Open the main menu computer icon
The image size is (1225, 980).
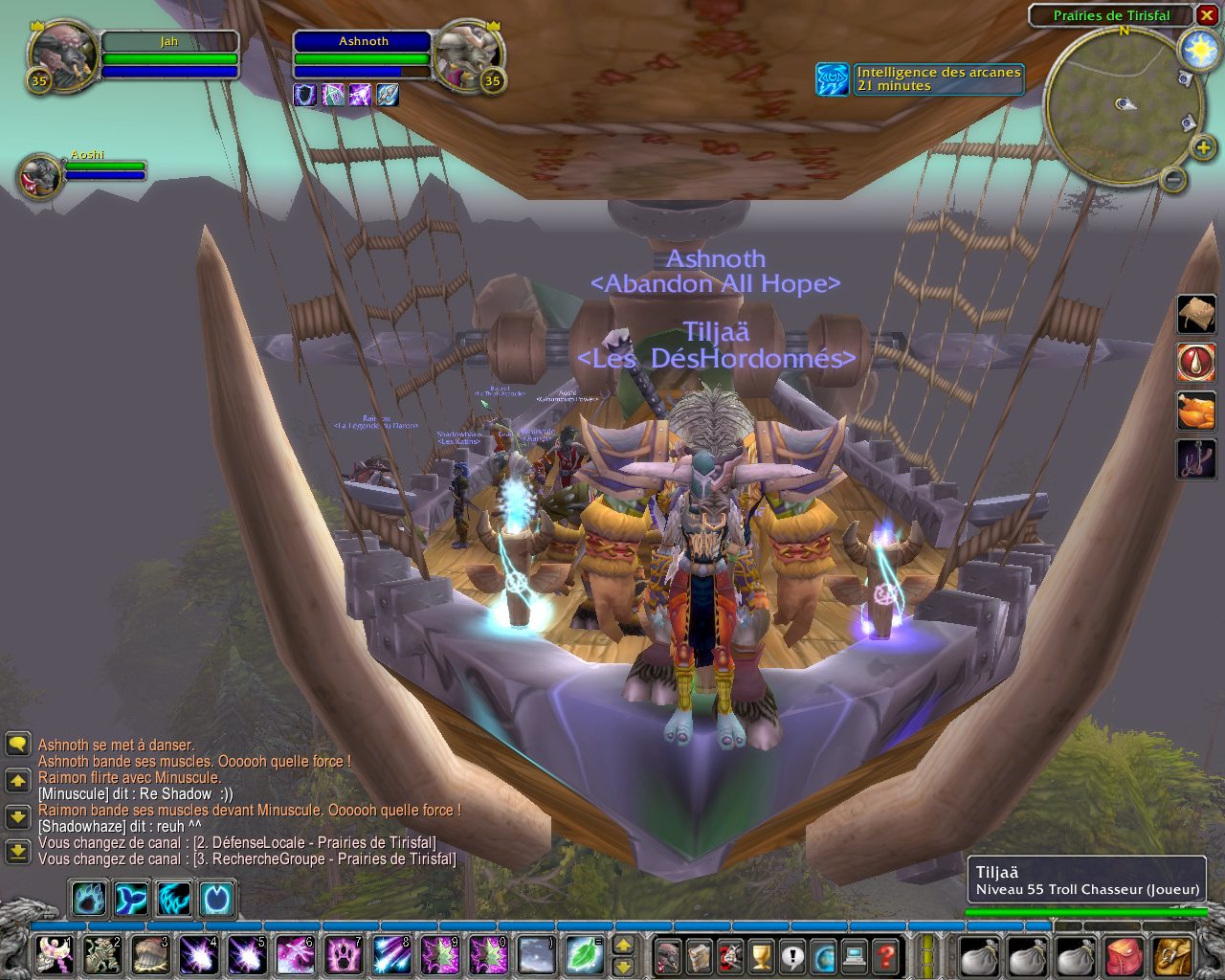point(855,955)
